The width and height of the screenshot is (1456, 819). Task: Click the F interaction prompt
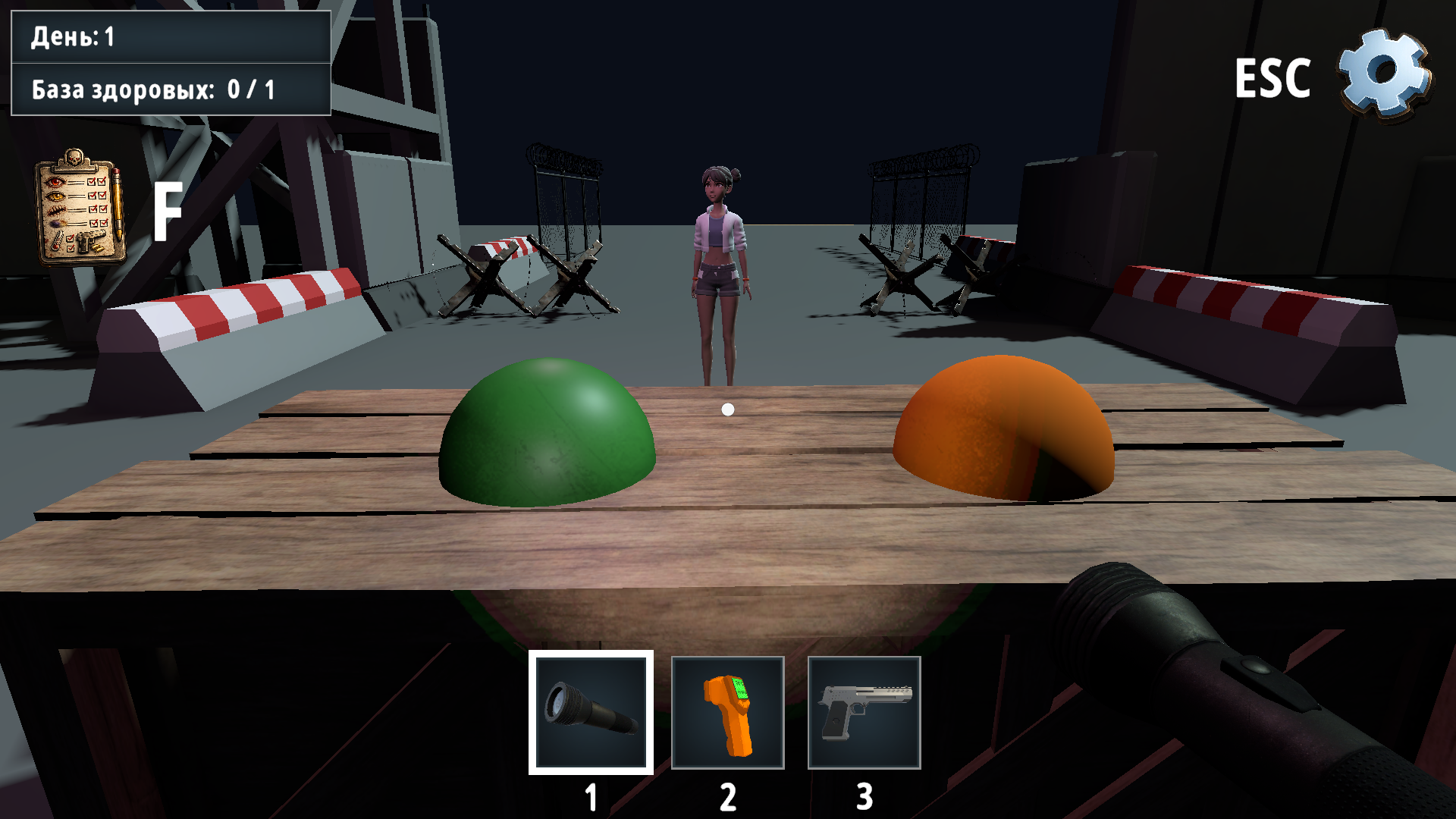[x=168, y=210]
